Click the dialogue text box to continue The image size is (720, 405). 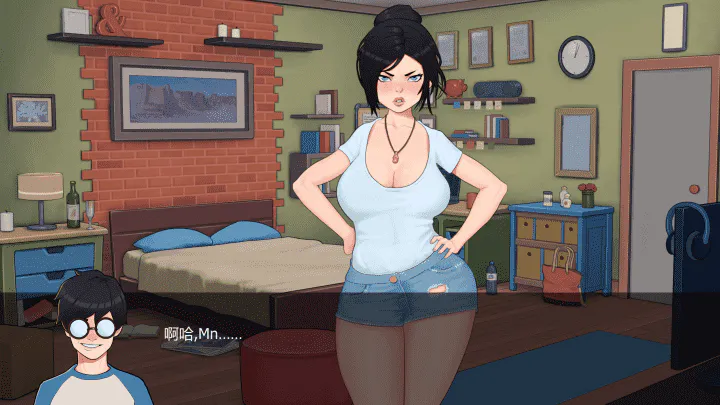pos(360,345)
